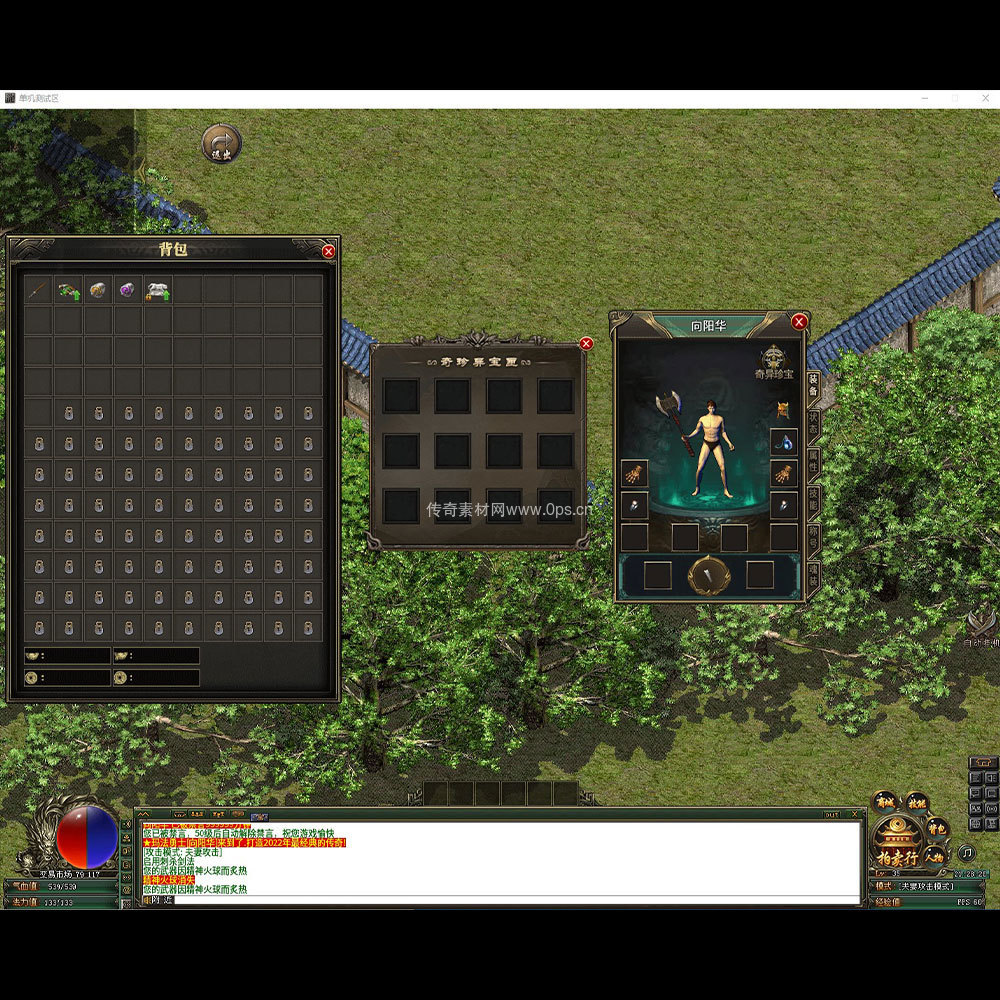This screenshot has height=1000, width=1000.
Task: Select the white armor item in the backpack
Action: (157, 290)
